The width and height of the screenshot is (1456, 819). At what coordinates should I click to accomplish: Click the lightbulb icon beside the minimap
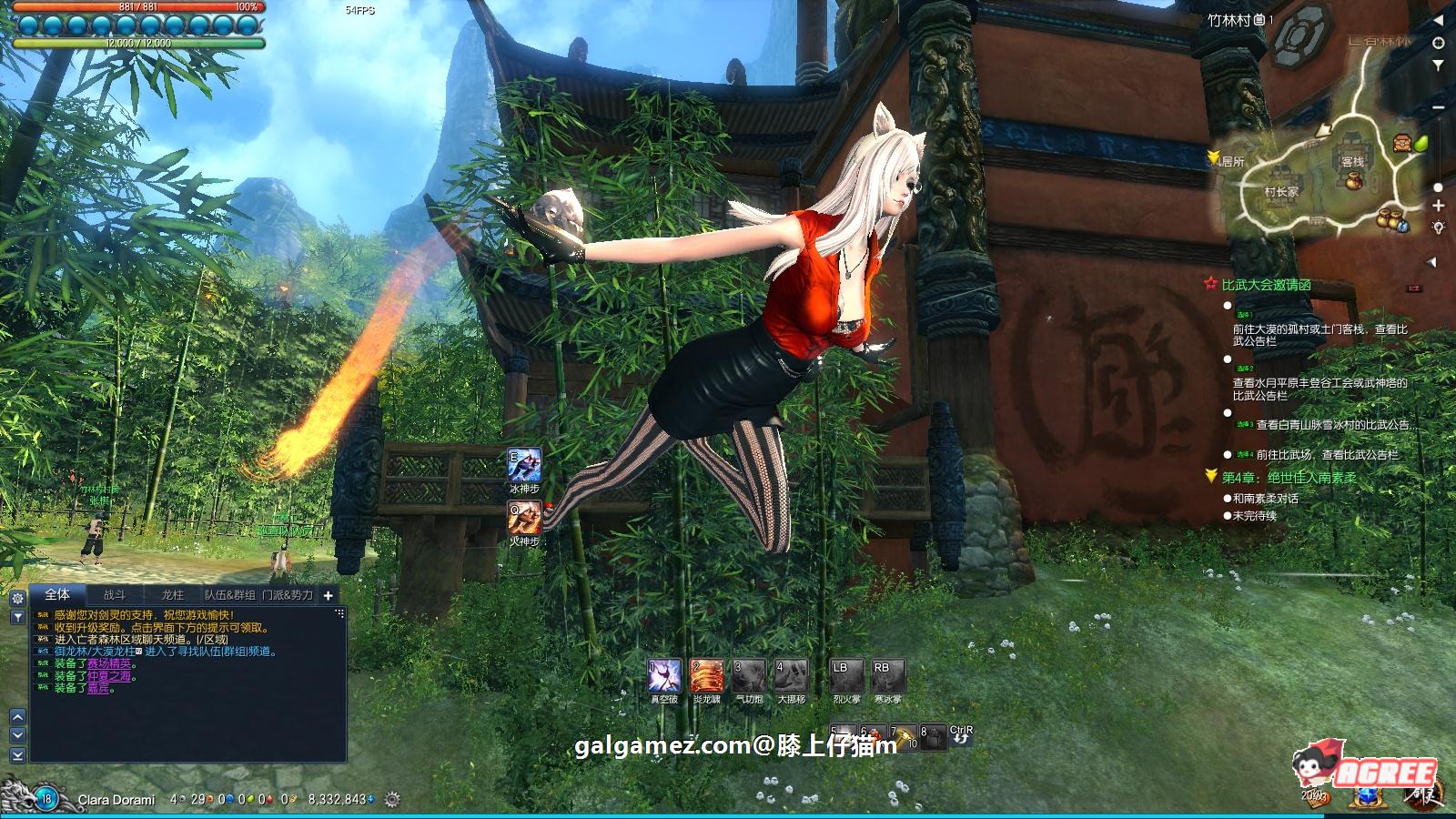coord(1439,227)
